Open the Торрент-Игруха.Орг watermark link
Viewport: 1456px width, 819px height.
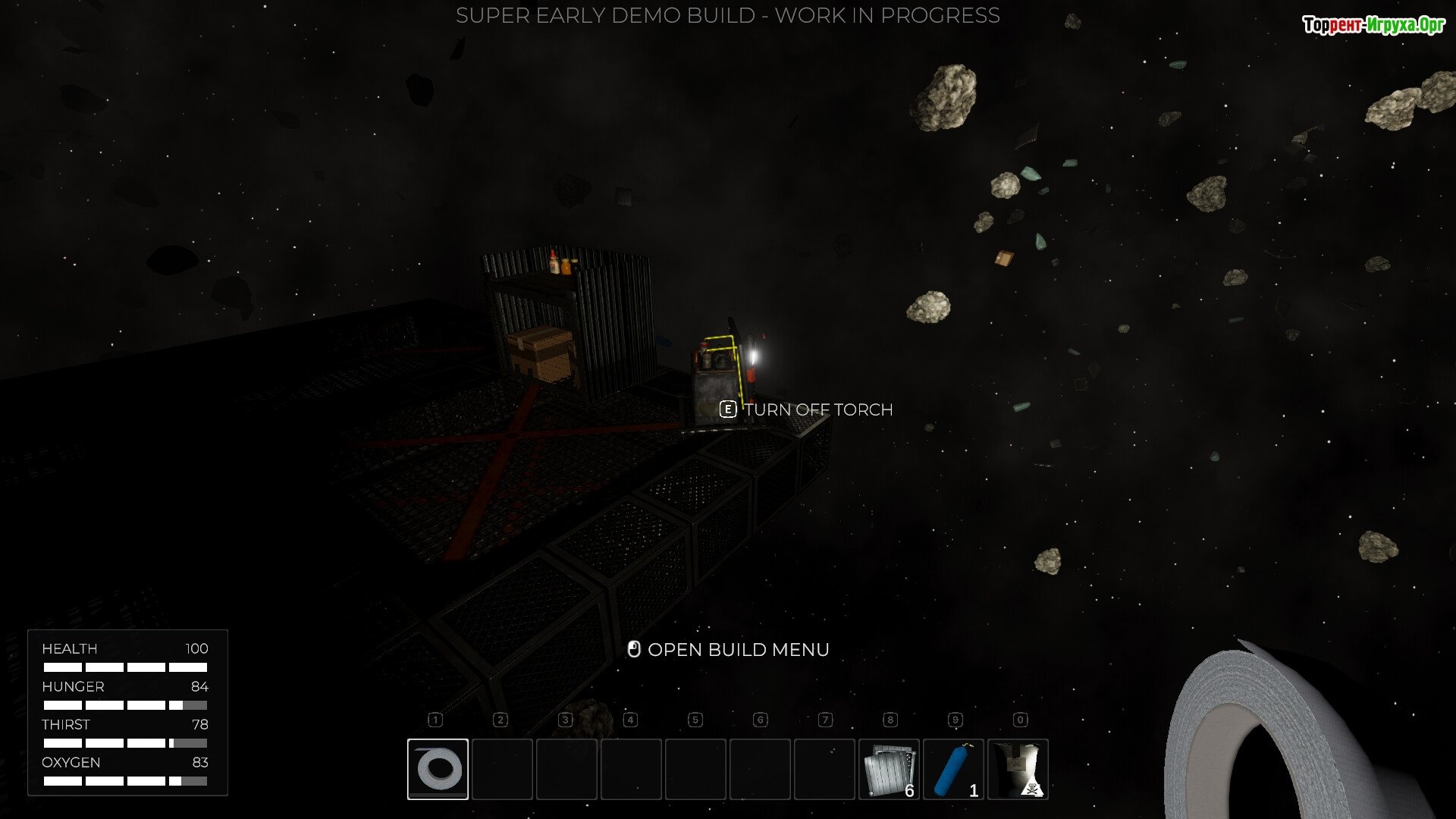pyautogui.click(x=1373, y=25)
